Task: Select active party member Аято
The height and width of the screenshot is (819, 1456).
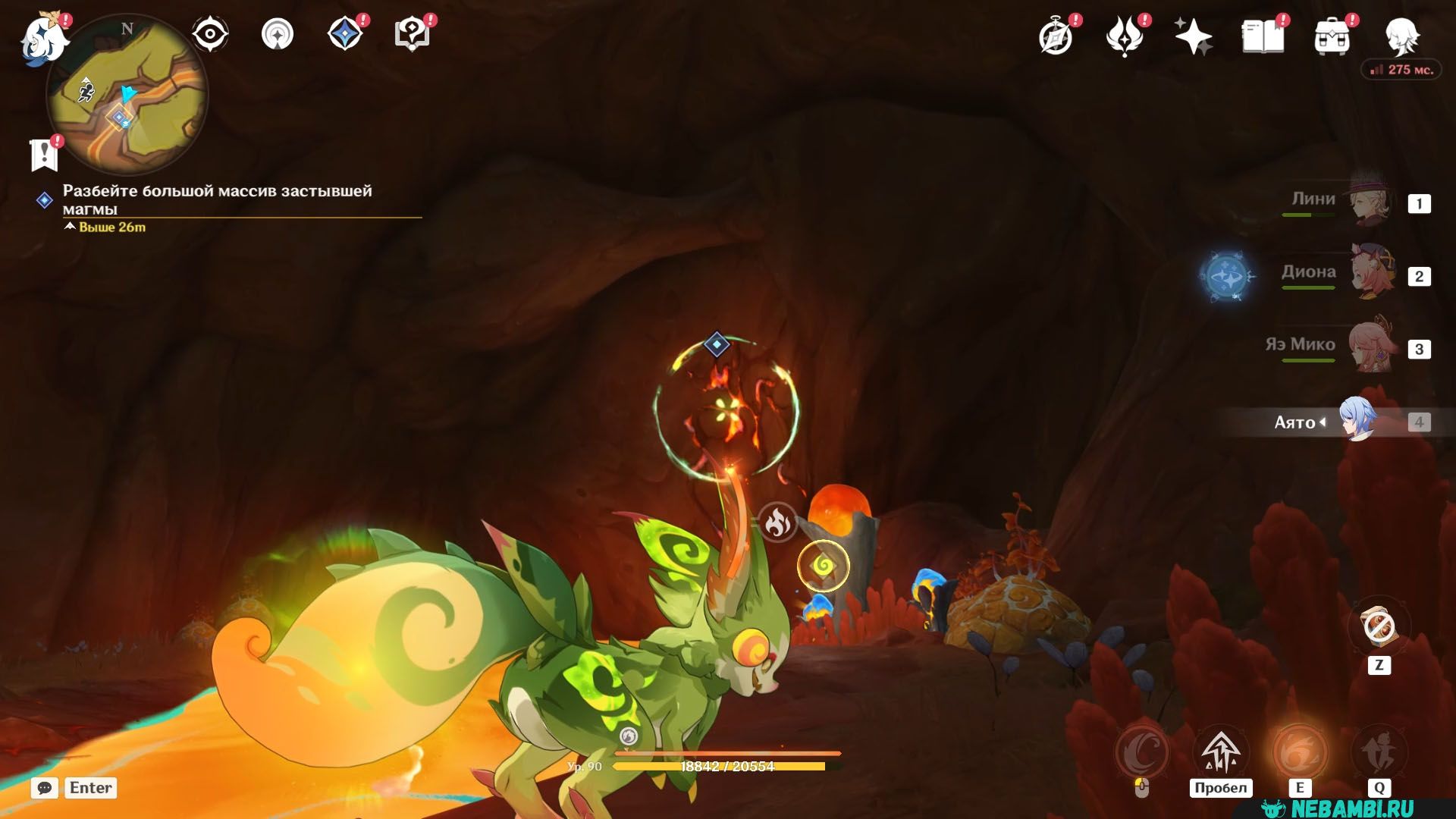Action: tap(1357, 422)
